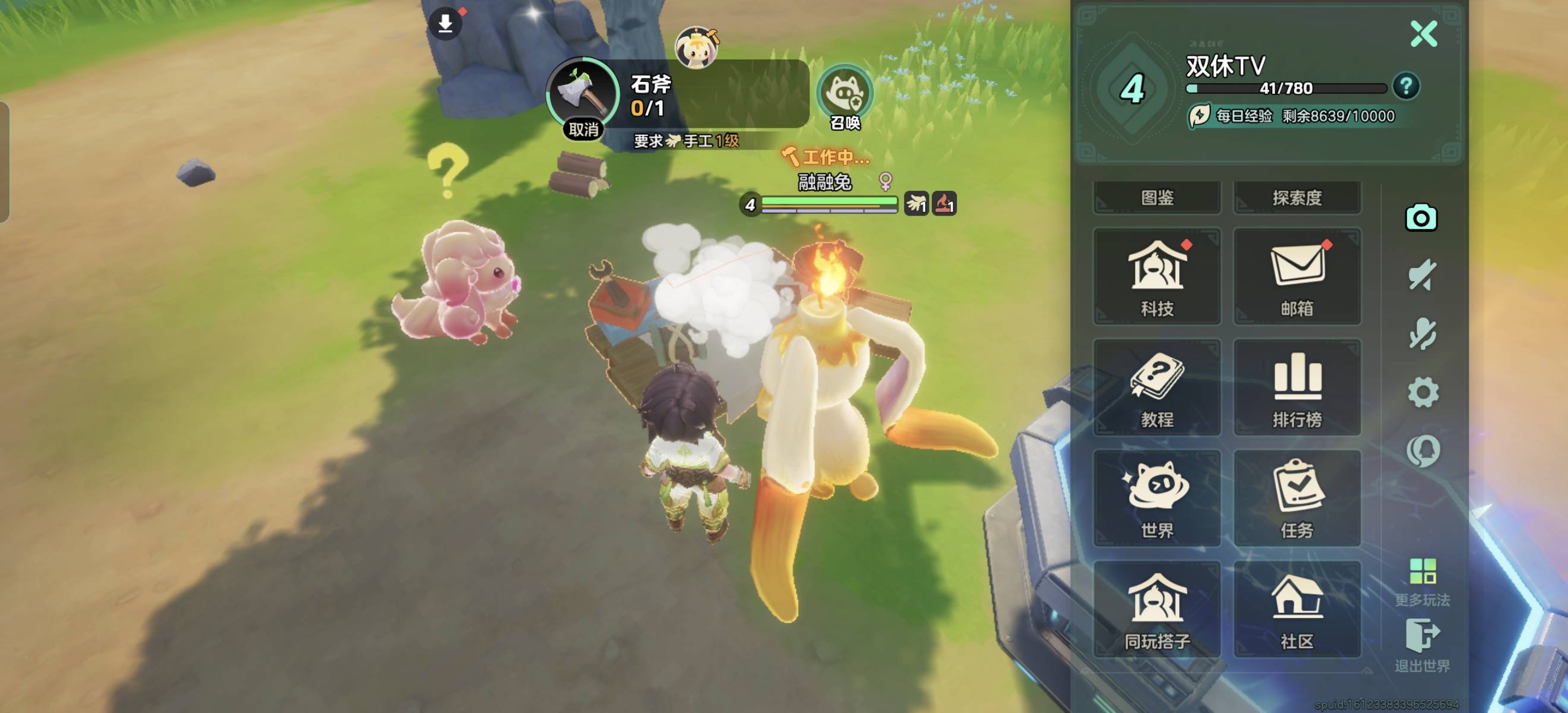The image size is (1568, 713).
Task: Open the 探索度 exploration progress
Action: click(1297, 197)
